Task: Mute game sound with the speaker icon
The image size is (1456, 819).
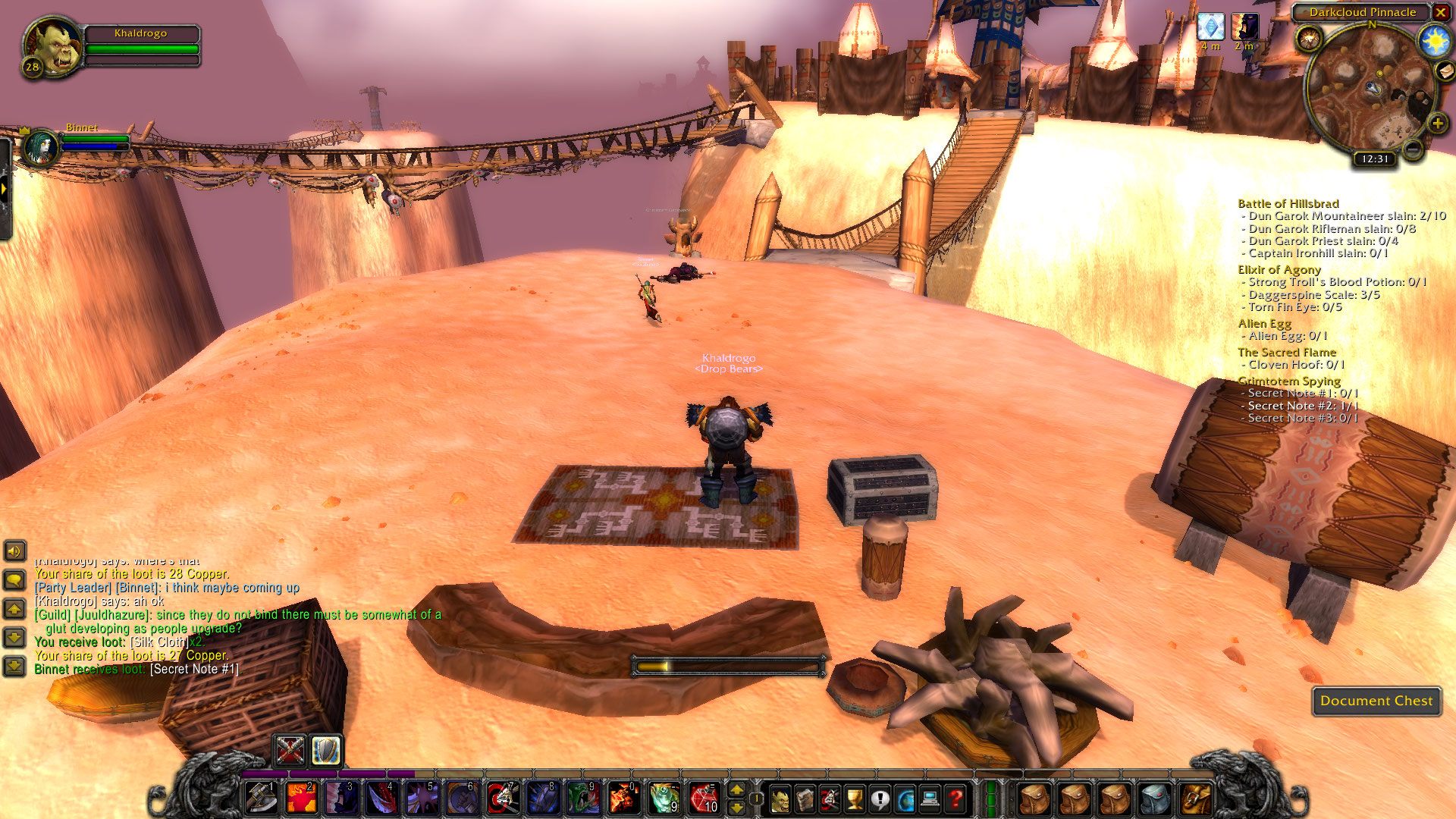Action: [x=14, y=551]
